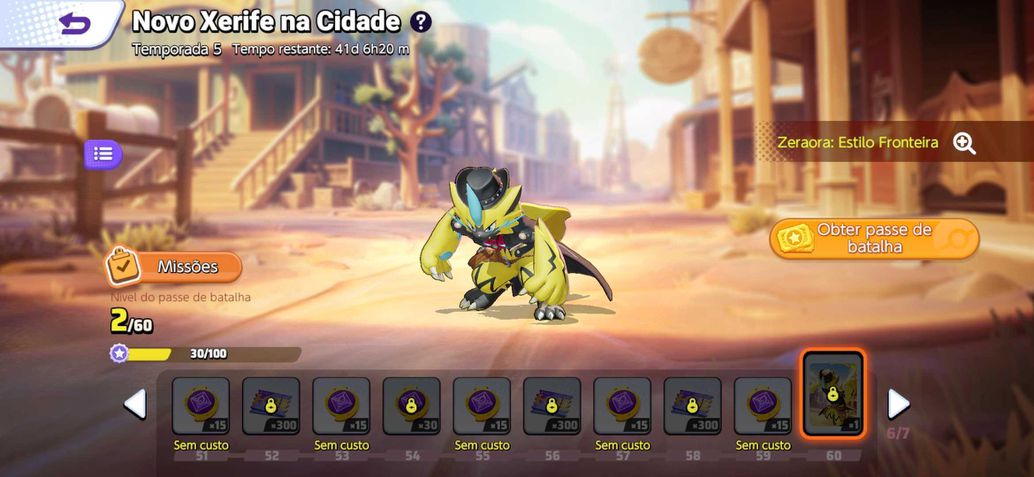The height and width of the screenshot is (477, 1034).
Task: Pick the level 57 reward slot
Action: point(622,406)
